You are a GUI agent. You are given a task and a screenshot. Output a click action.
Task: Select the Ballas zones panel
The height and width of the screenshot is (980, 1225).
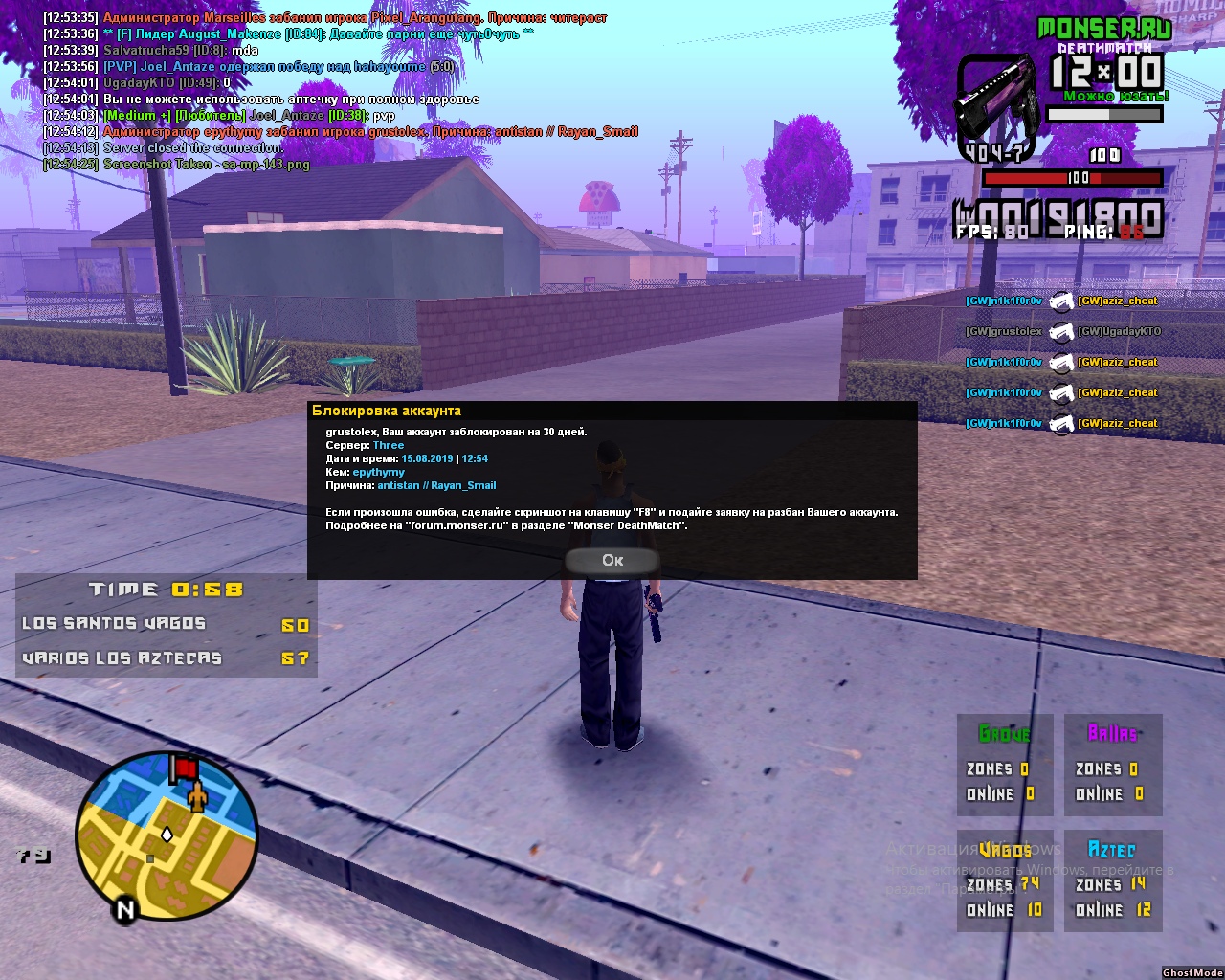1112,765
